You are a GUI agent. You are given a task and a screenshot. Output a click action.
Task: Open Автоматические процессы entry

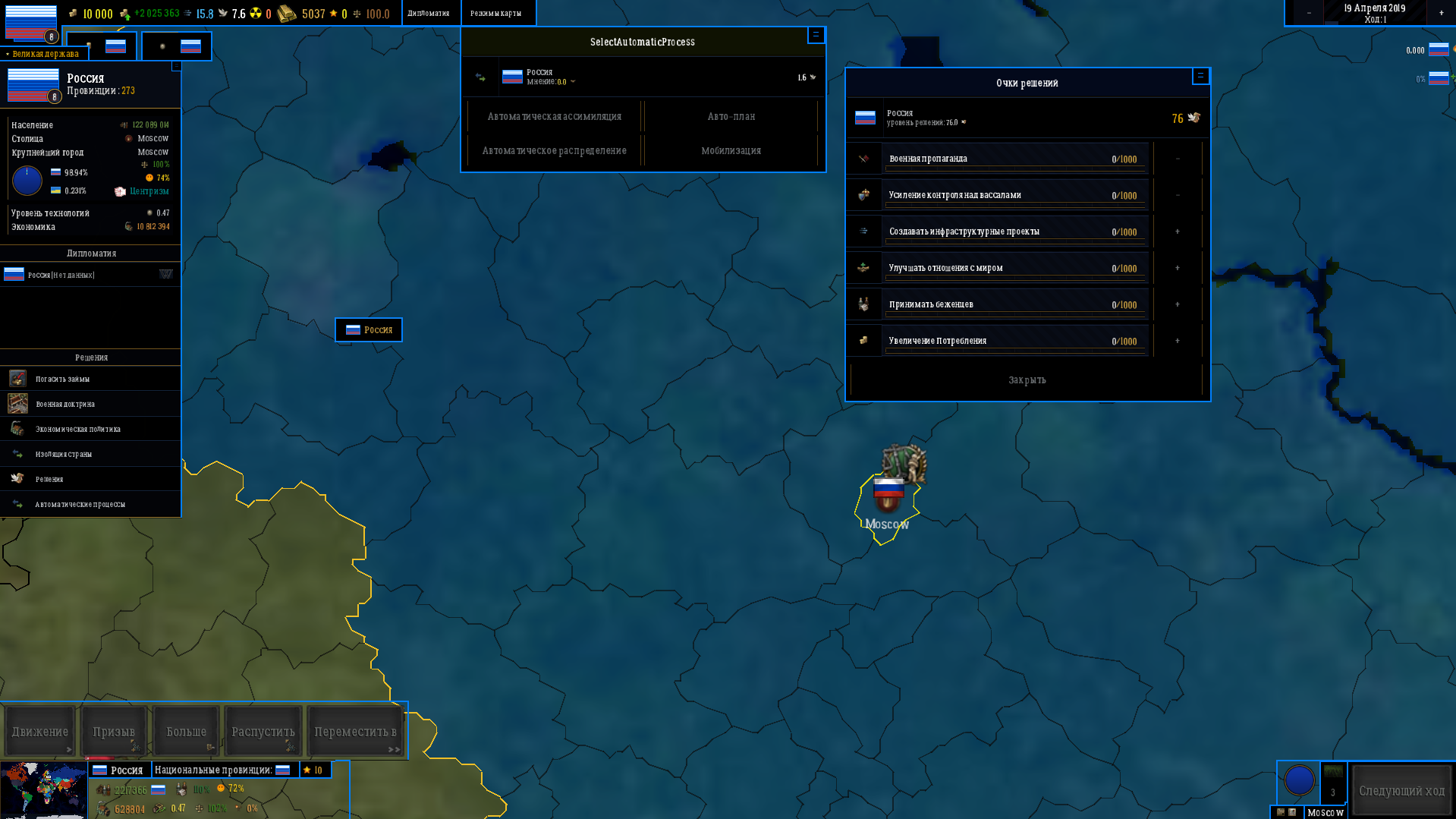(x=80, y=504)
